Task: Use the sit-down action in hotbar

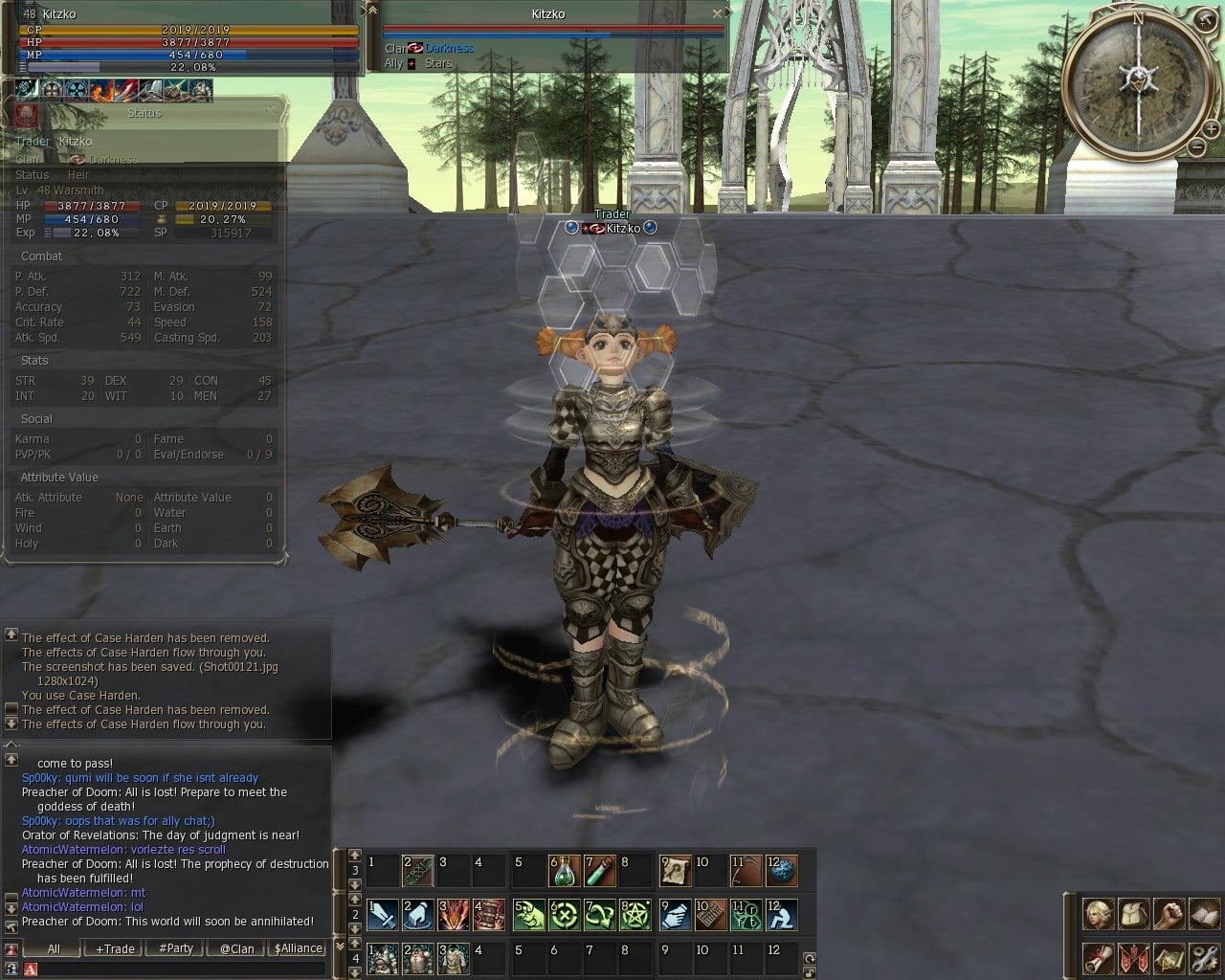Action: pyautogui.click(x=782, y=915)
